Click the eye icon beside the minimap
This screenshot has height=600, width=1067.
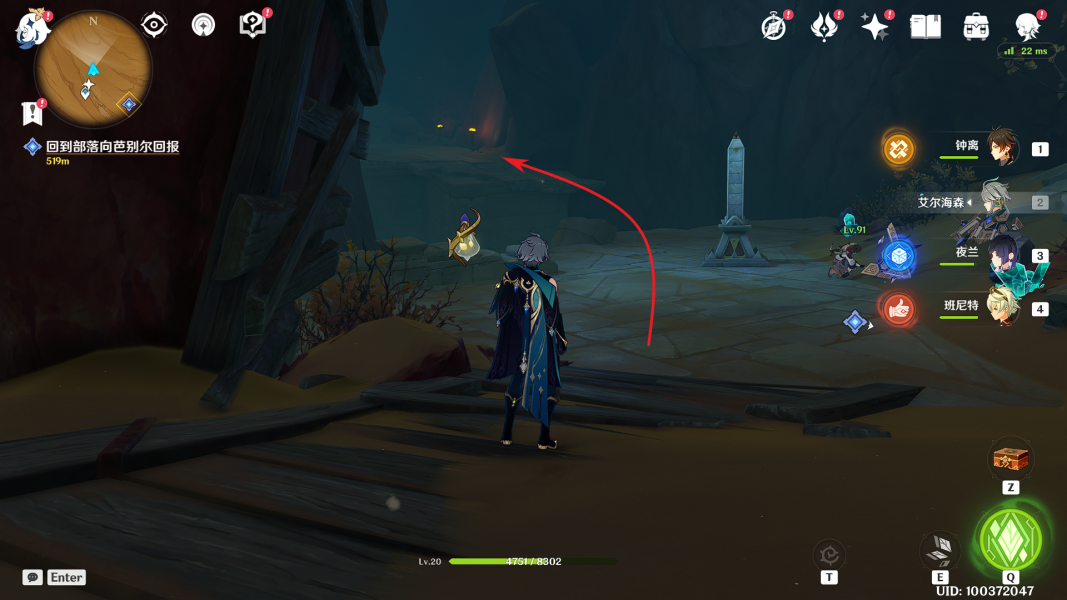click(x=154, y=25)
